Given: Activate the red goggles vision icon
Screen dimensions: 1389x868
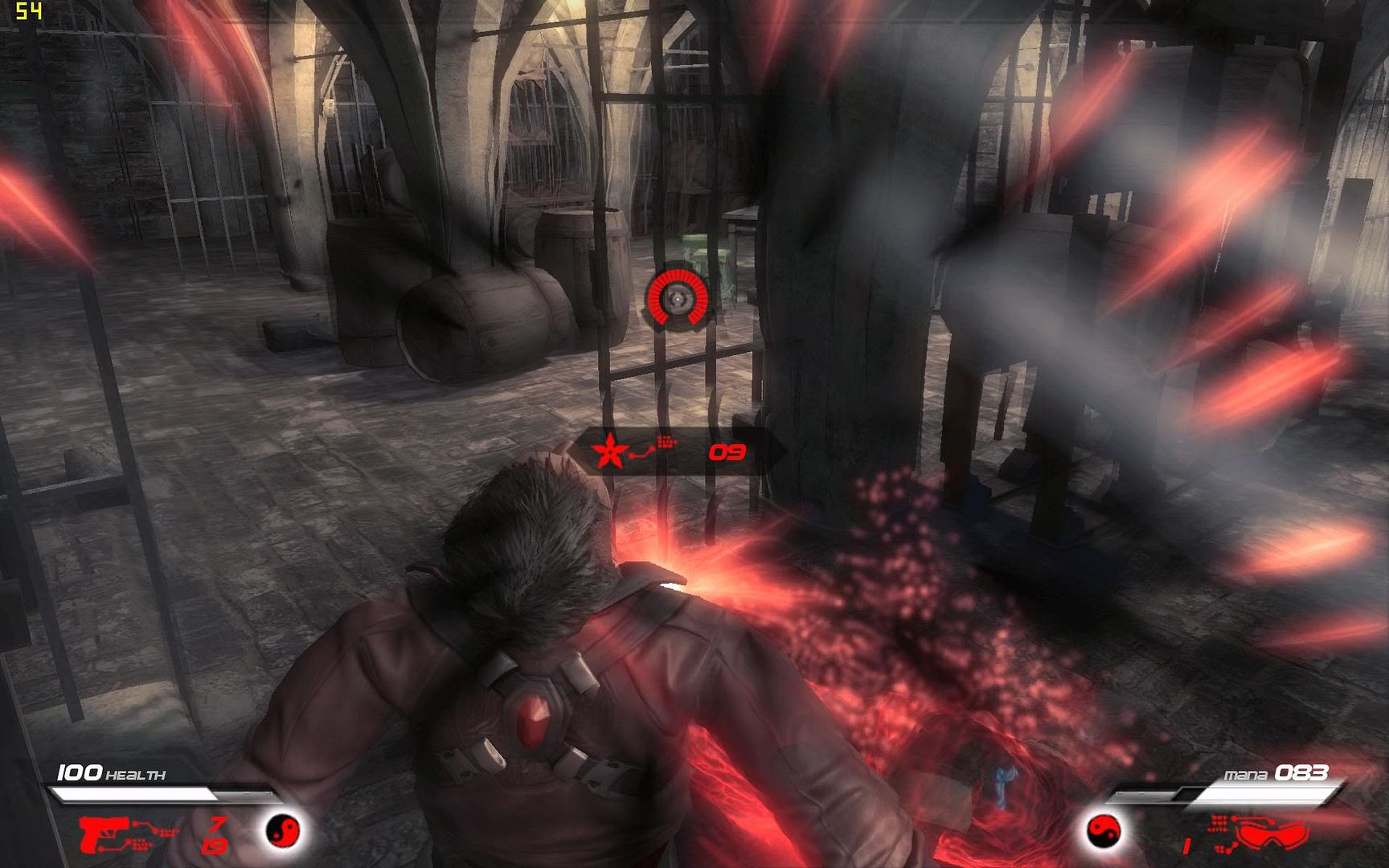Looking at the screenshot, I should tap(1271, 833).
